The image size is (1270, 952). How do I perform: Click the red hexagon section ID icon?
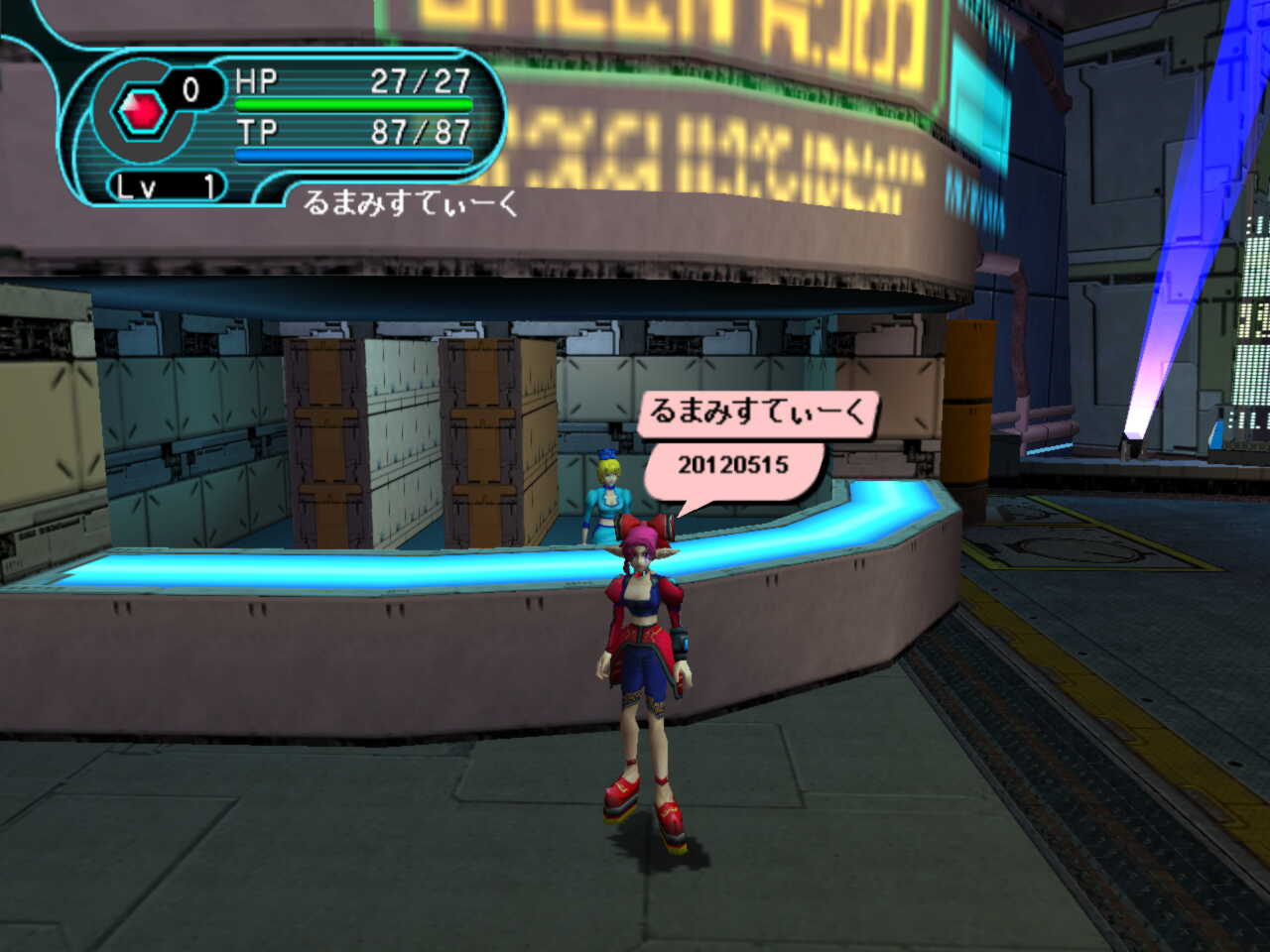pos(141,111)
